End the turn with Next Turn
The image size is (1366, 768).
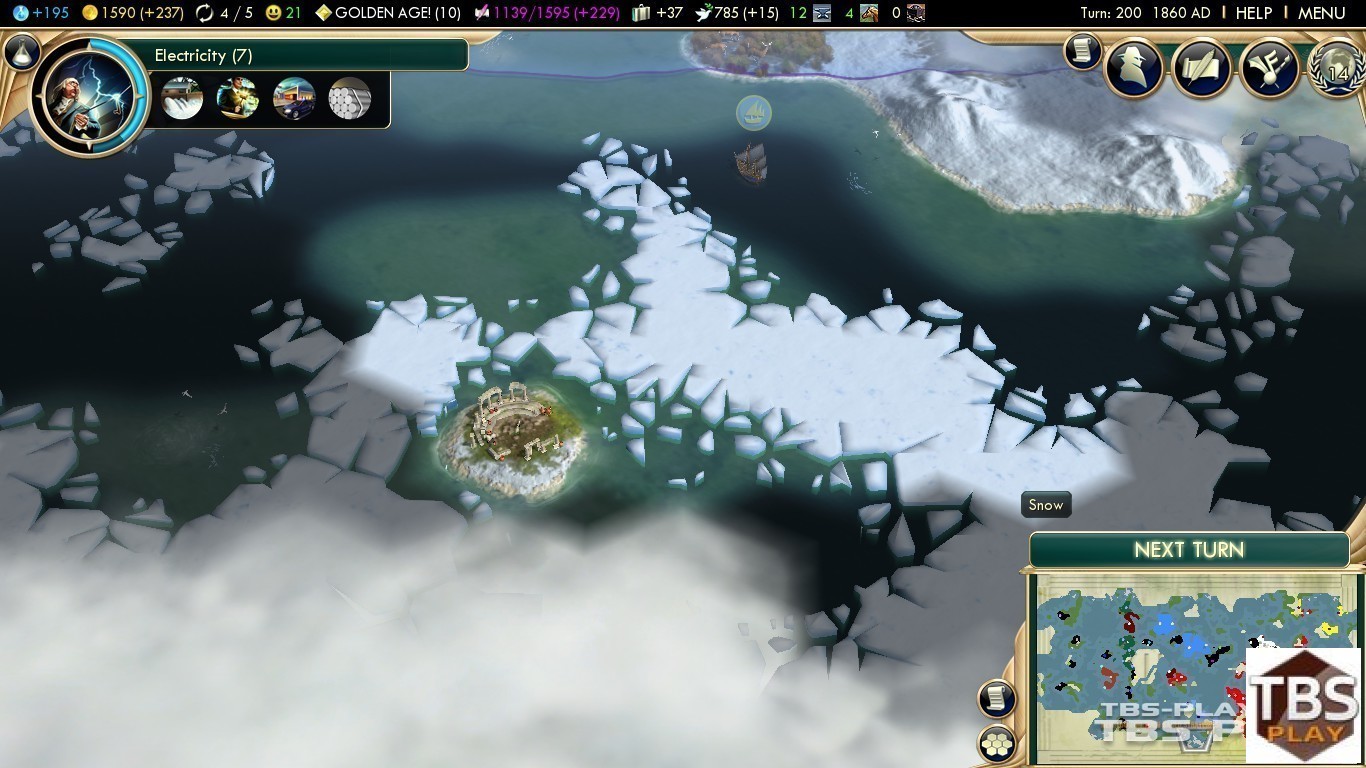point(1188,550)
